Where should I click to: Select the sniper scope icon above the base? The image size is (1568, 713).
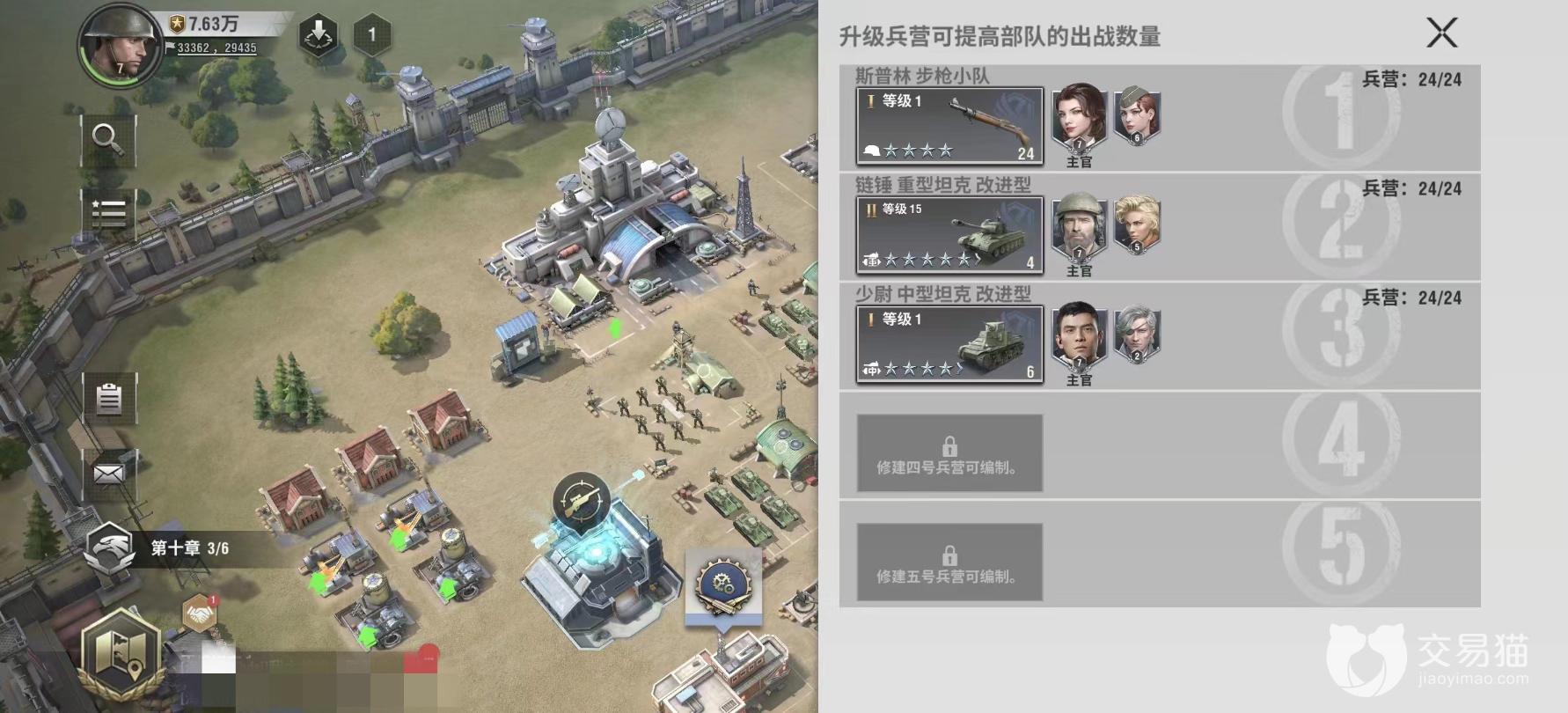click(580, 499)
